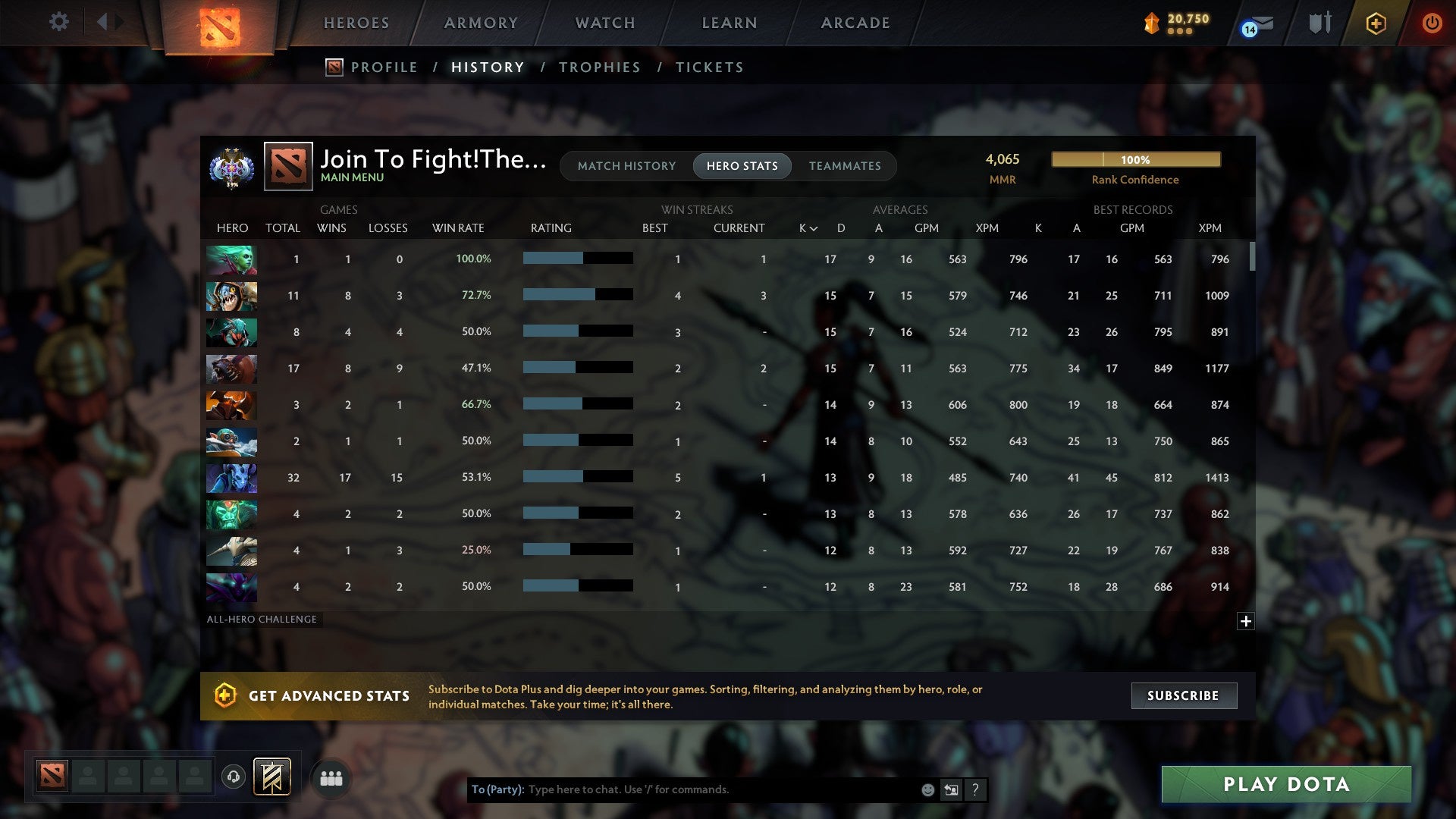
Task: Open ARCADE from the top menu bar
Action: coord(854,22)
